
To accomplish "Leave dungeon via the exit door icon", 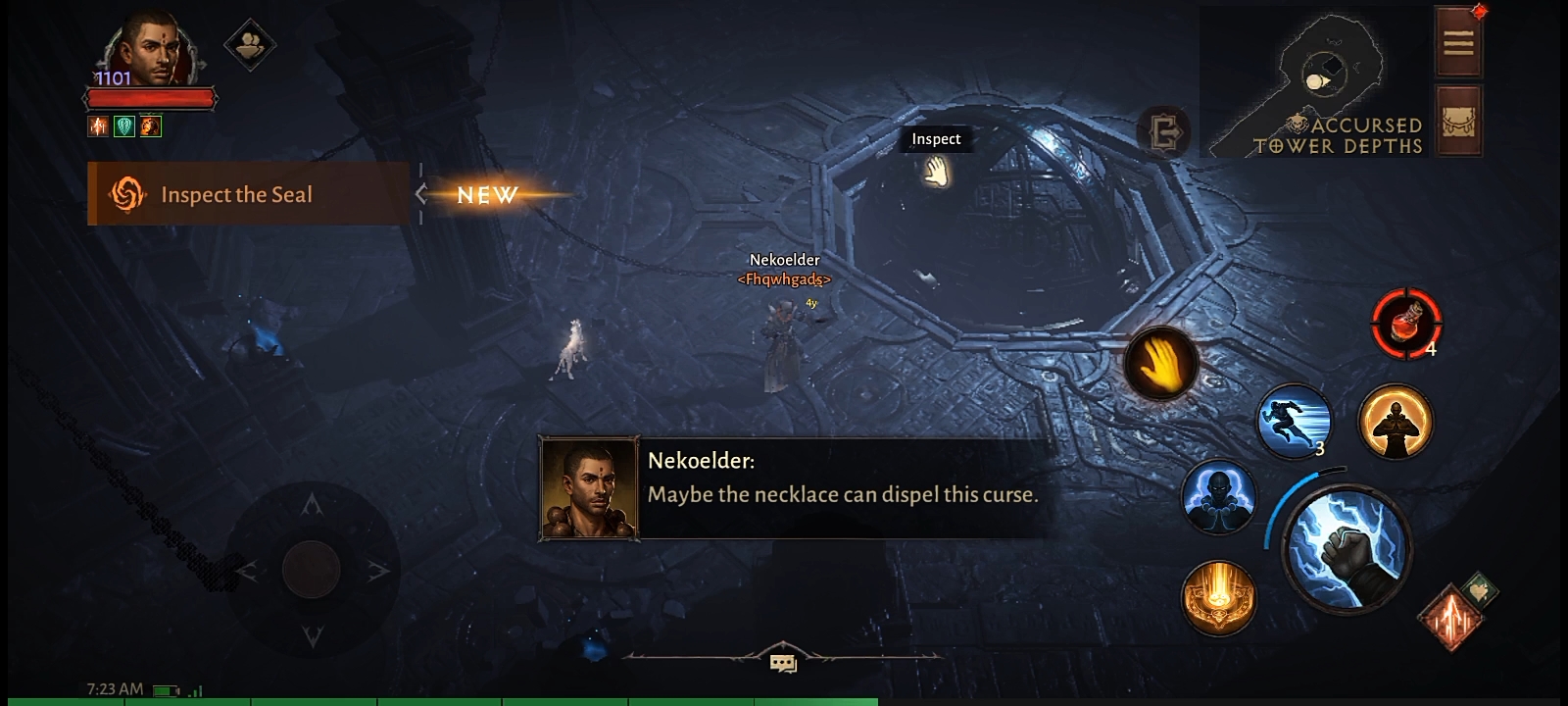I will (x=1163, y=131).
